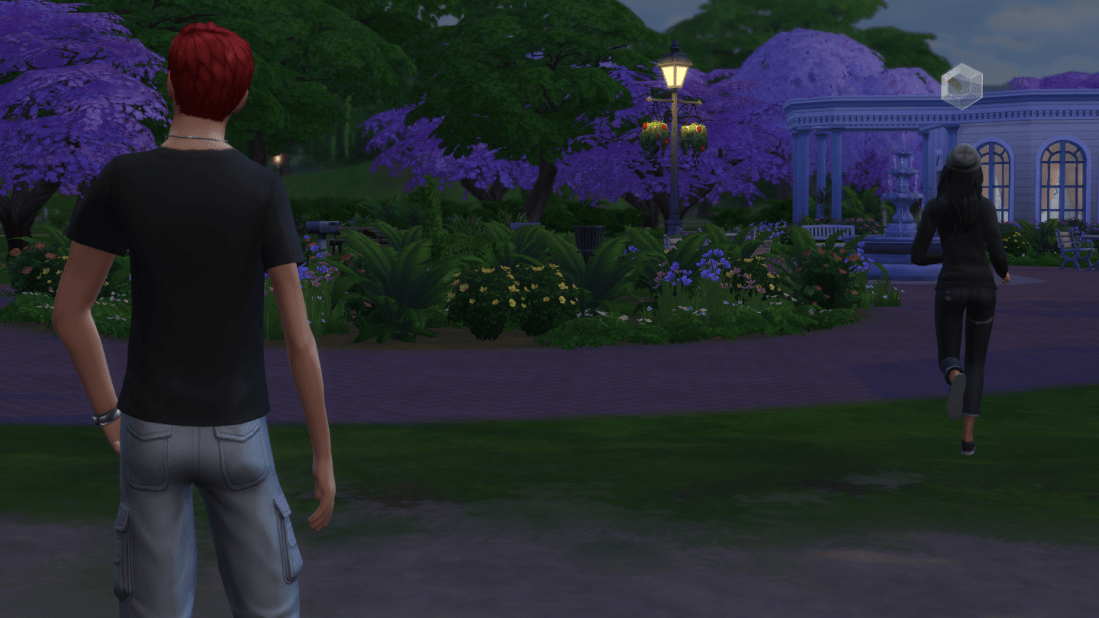Click the hexagonal lot marker icon

click(960, 87)
